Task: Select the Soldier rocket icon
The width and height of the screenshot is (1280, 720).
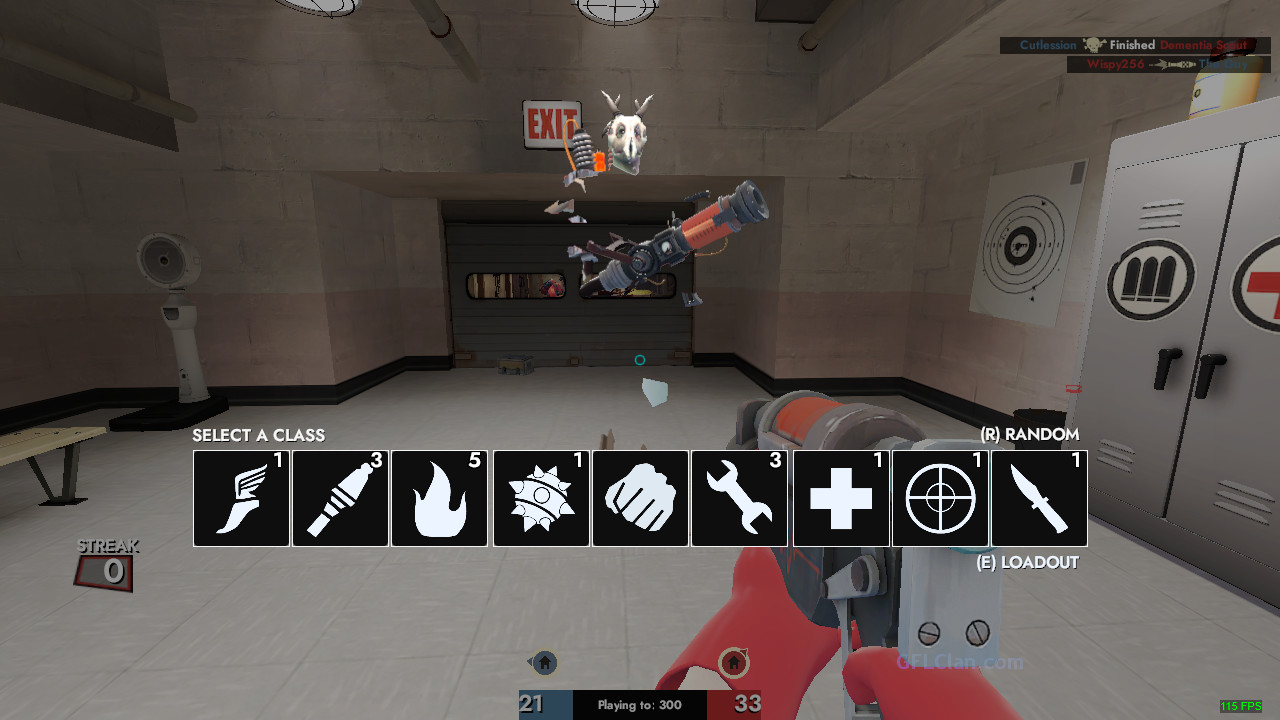Action: click(x=340, y=498)
